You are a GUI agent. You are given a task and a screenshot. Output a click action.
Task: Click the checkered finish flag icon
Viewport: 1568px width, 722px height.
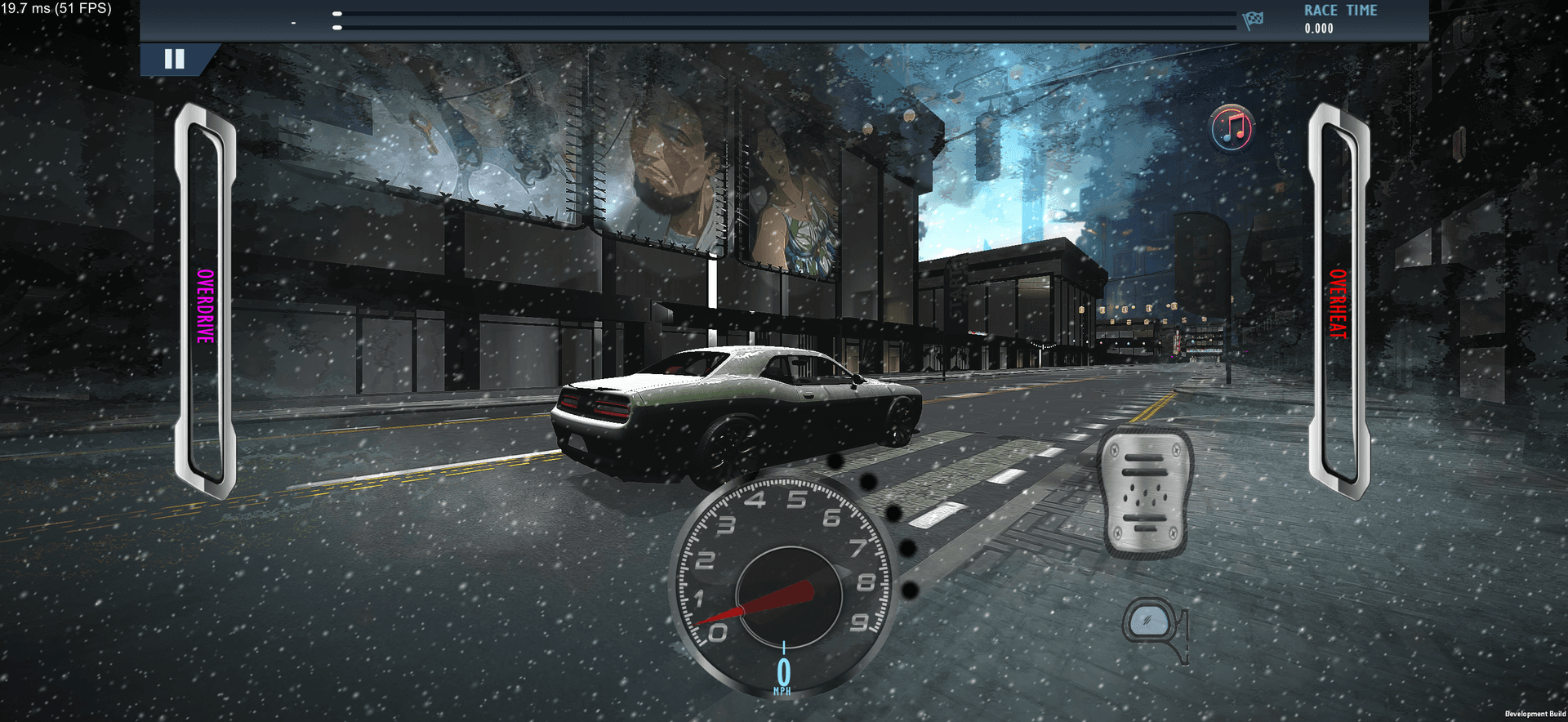coord(1253,21)
